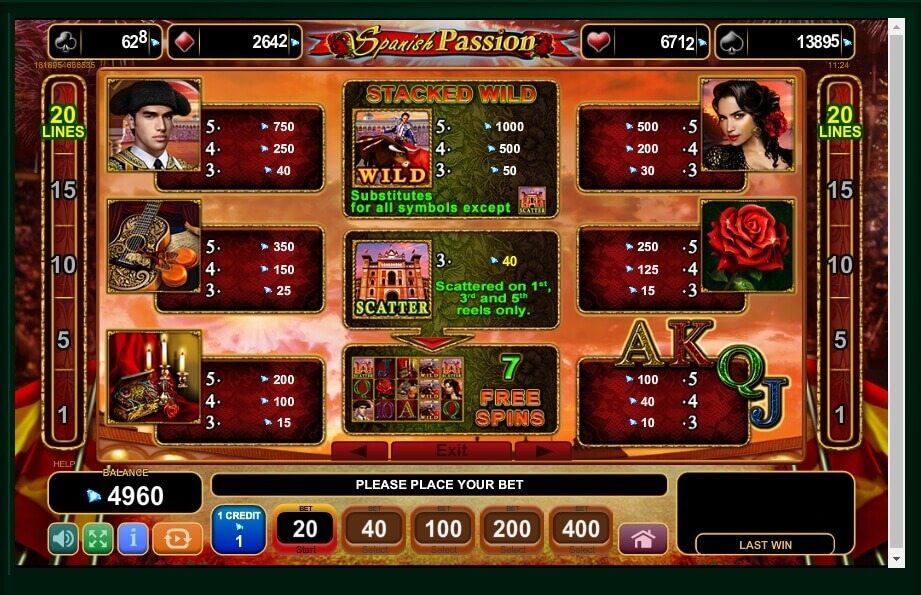
Task: Return to lobby with the home button
Action: pos(643,539)
